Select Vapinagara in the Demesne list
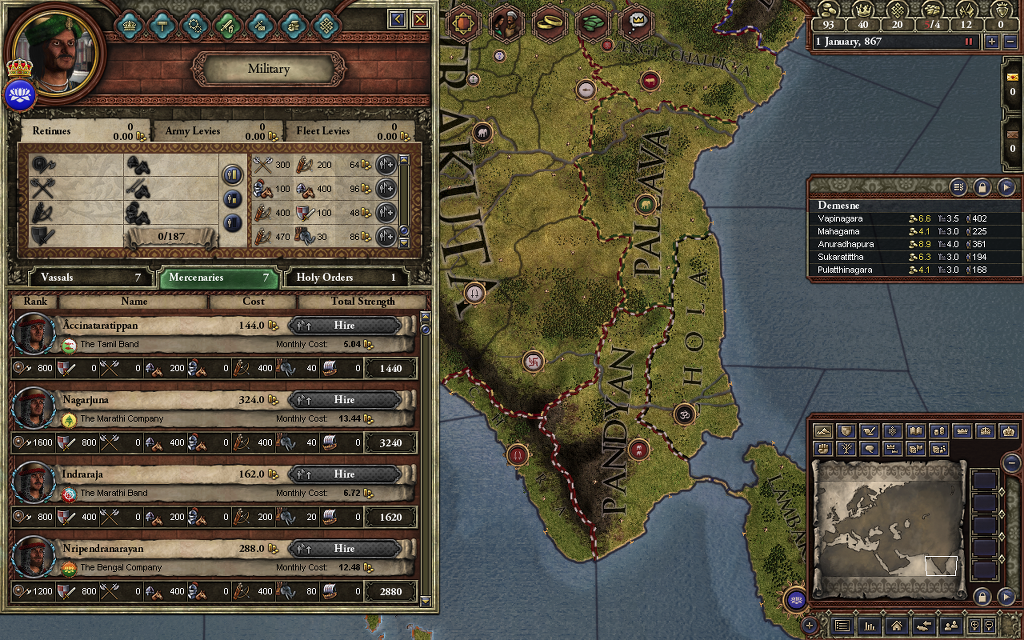 (840, 218)
